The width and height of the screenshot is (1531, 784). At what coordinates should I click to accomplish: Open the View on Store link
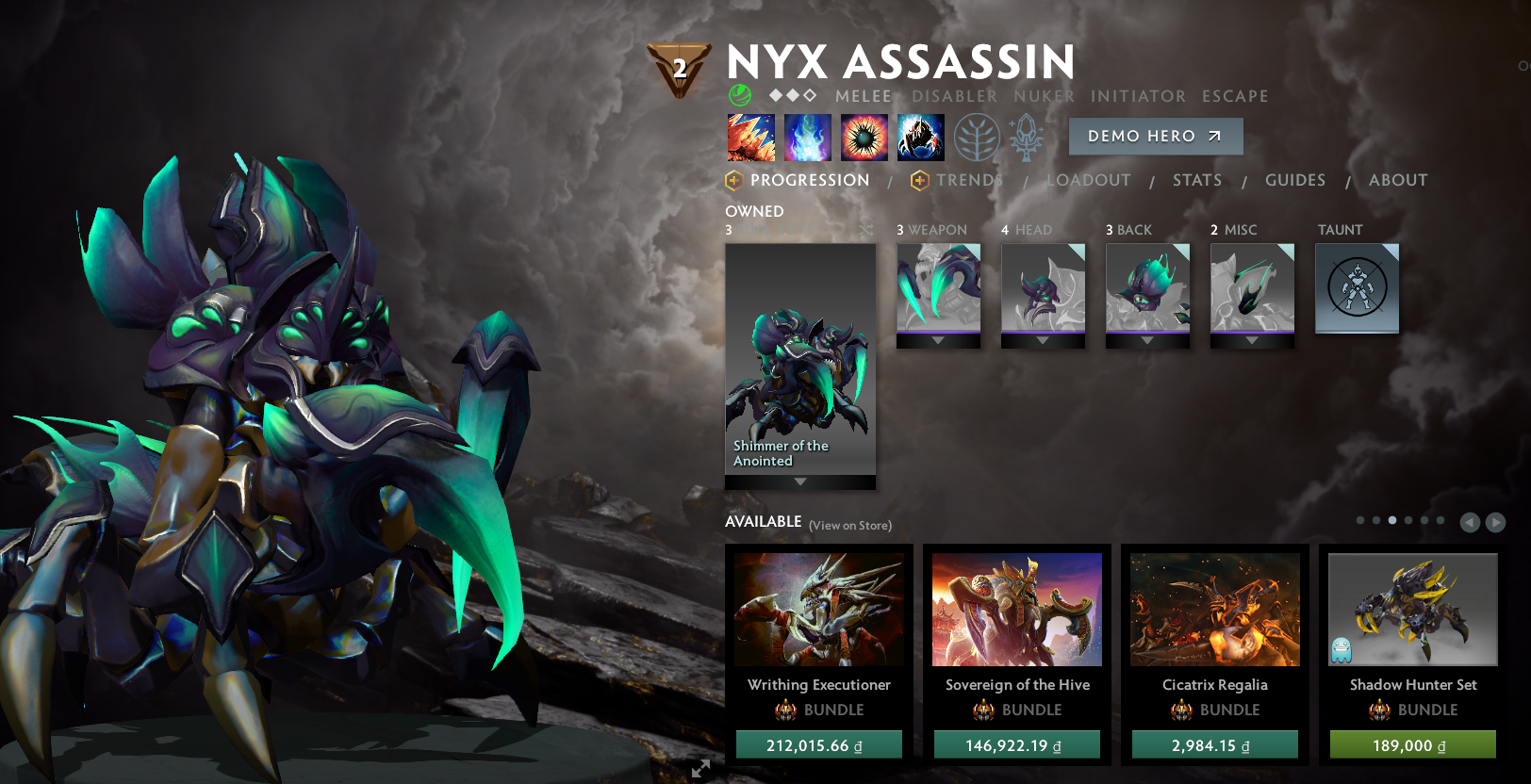coord(849,525)
